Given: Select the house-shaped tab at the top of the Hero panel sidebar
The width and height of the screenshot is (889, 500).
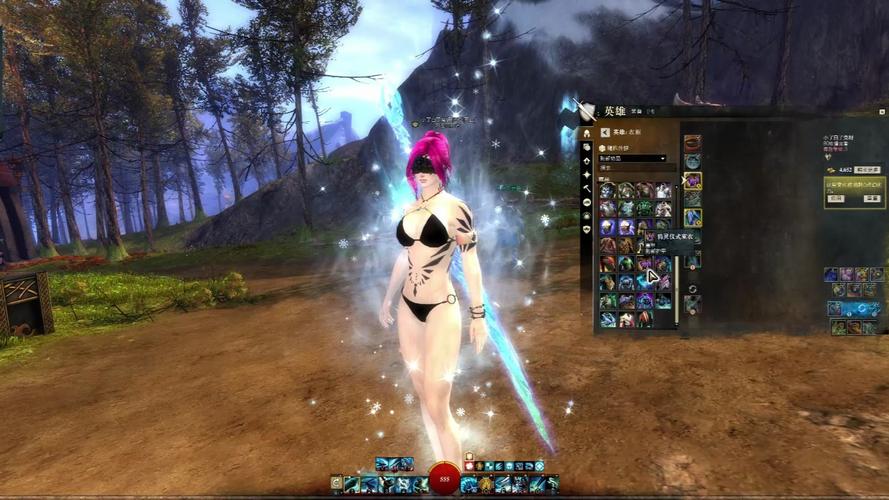Looking at the screenshot, I should 587,133.
